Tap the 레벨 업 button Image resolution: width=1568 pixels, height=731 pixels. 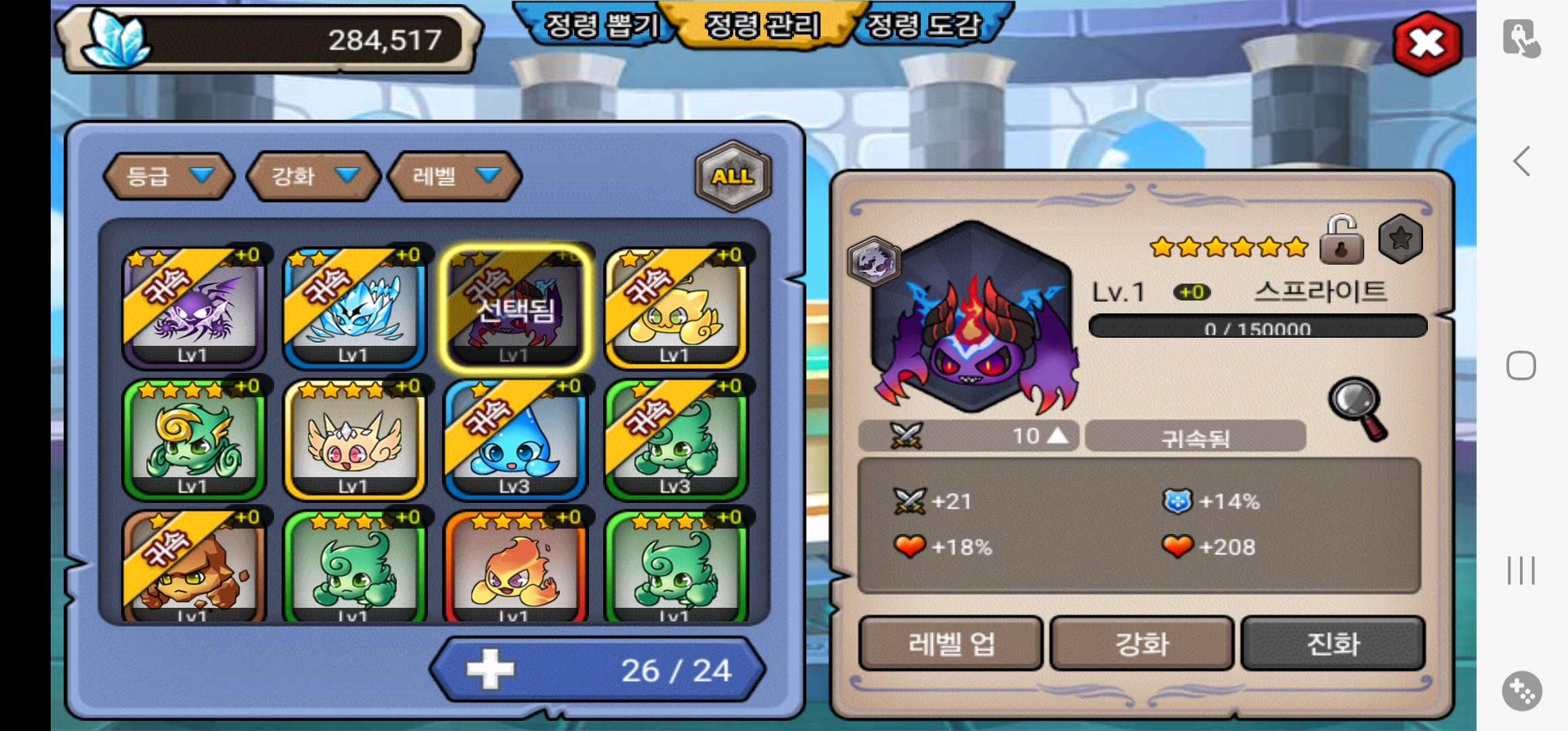[x=951, y=643]
